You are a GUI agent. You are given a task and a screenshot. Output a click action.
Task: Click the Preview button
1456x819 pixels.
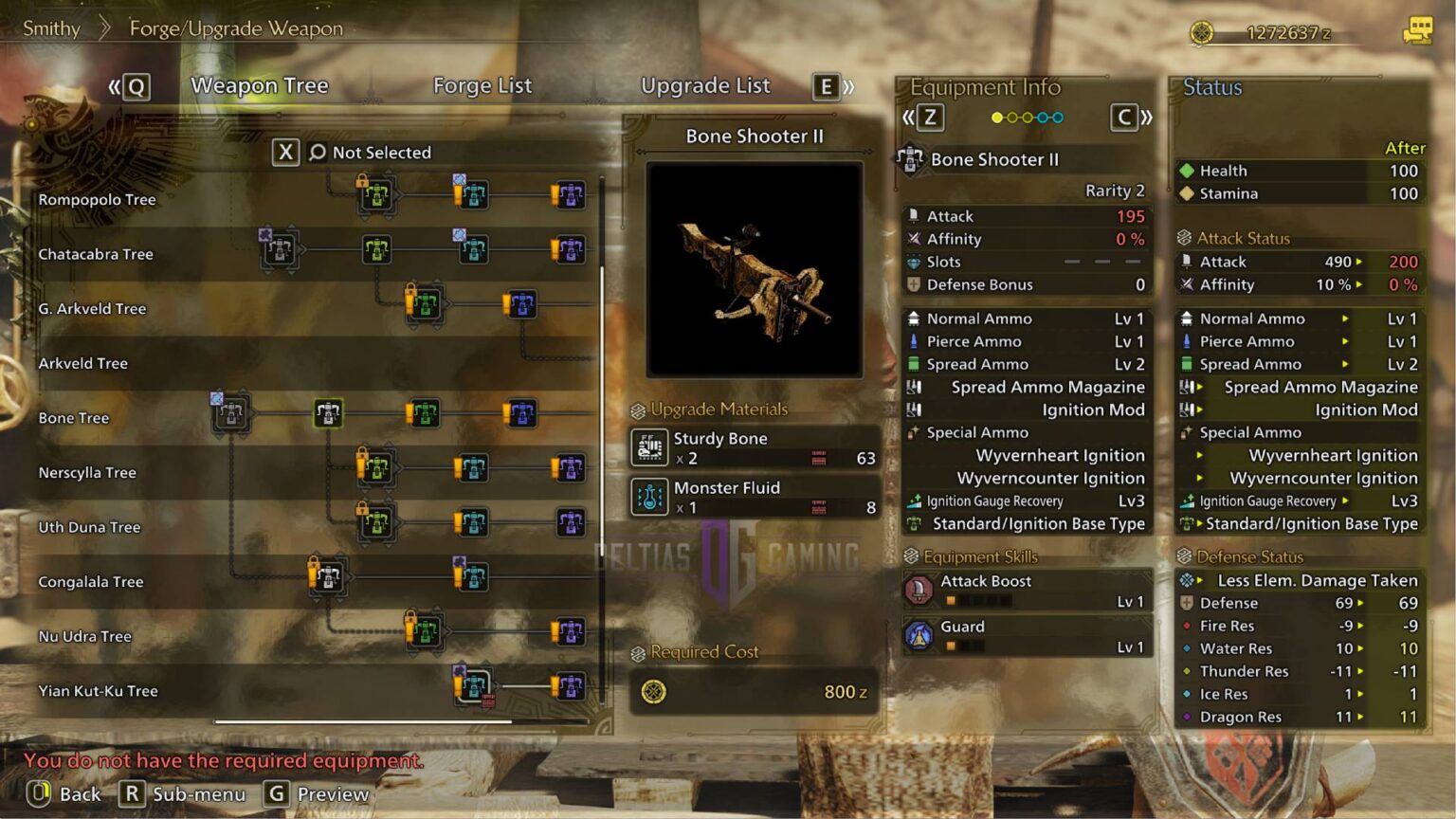[331, 794]
